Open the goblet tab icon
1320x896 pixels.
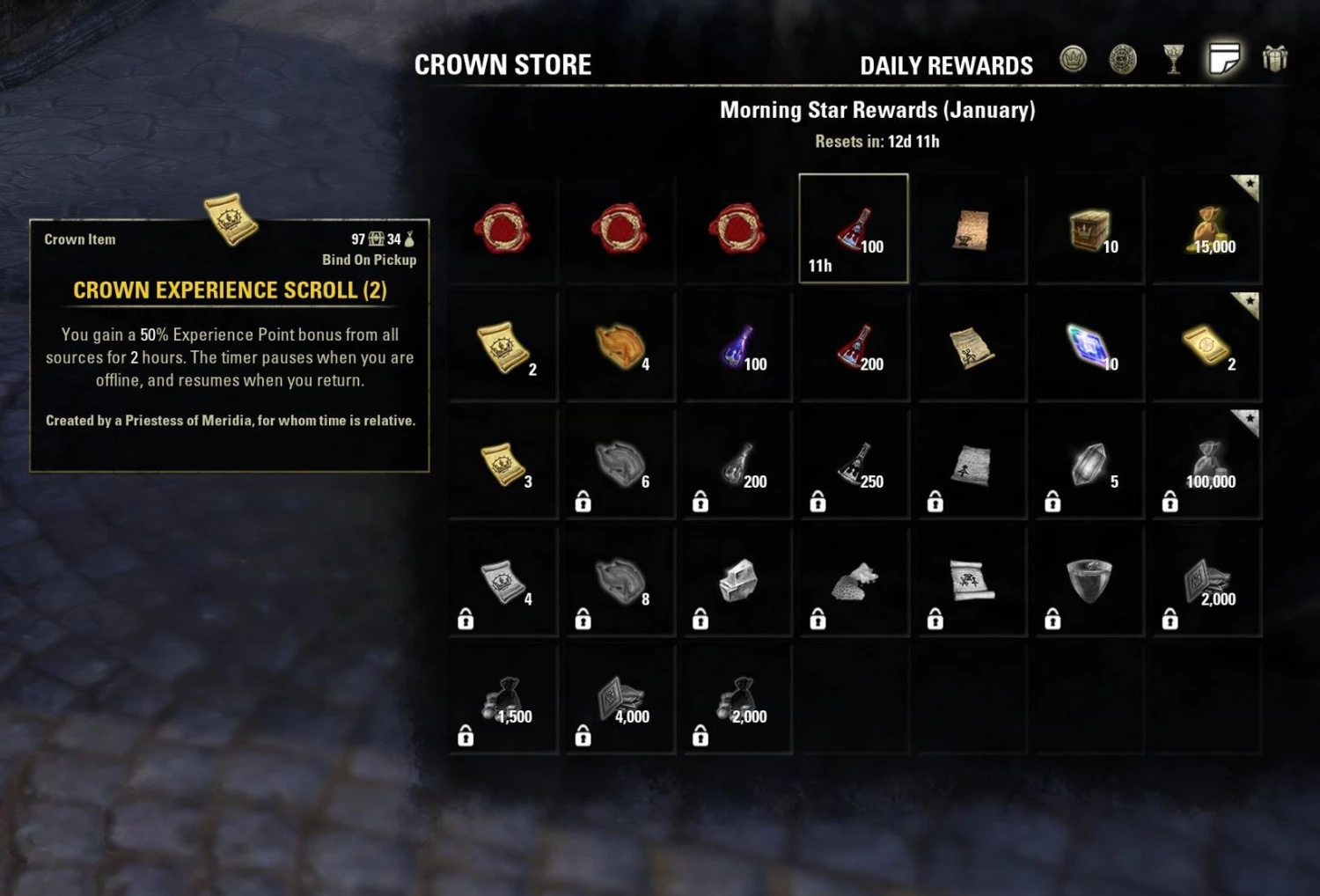click(1173, 60)
